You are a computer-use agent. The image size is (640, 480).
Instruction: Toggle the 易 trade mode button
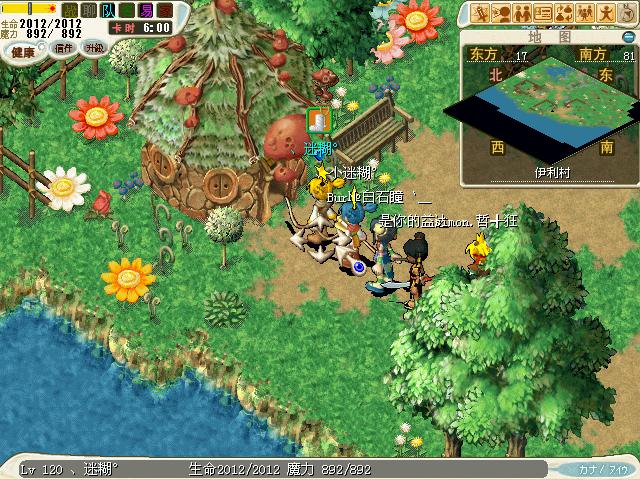147,10
